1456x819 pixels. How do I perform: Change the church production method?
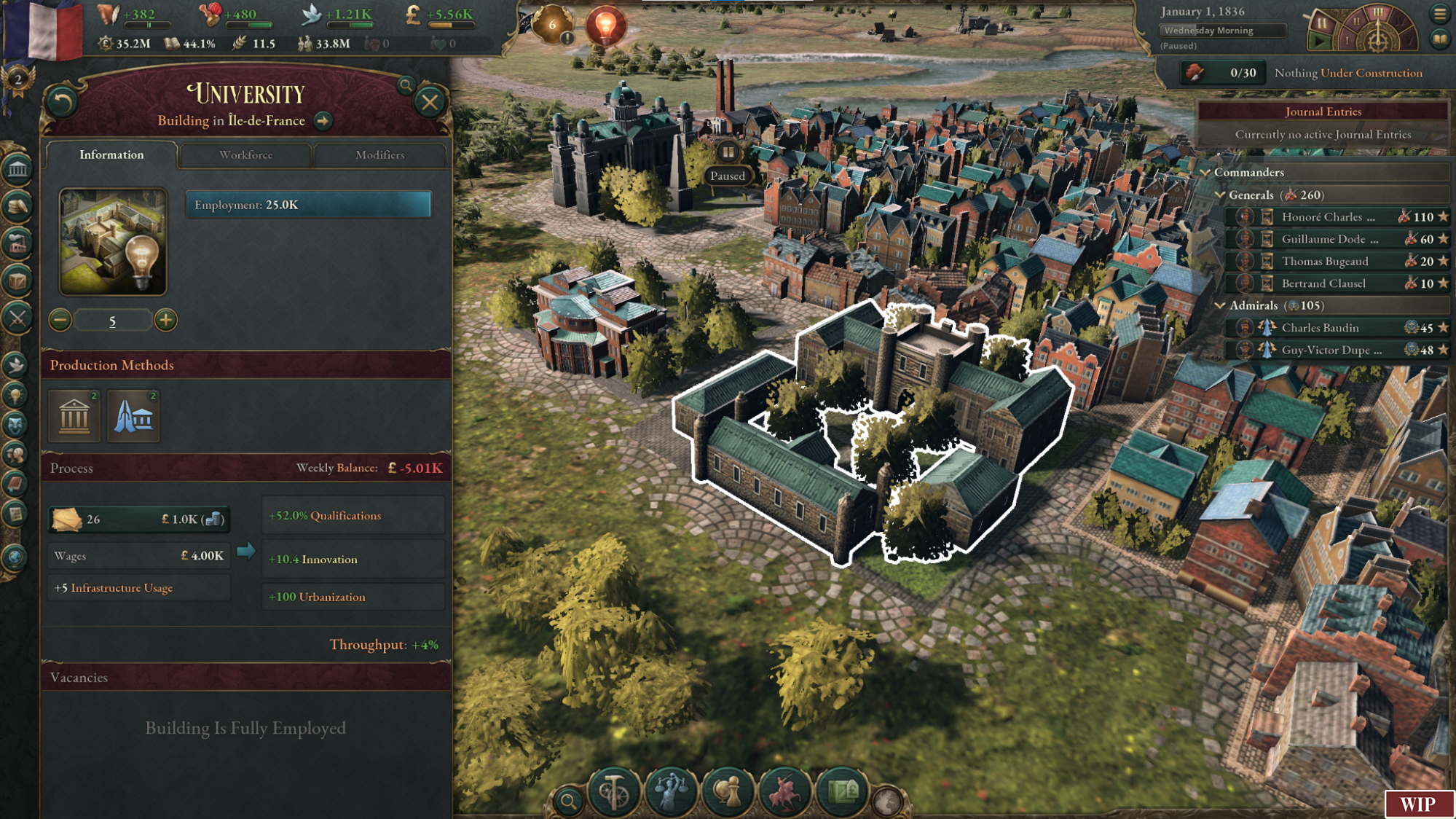133,416
